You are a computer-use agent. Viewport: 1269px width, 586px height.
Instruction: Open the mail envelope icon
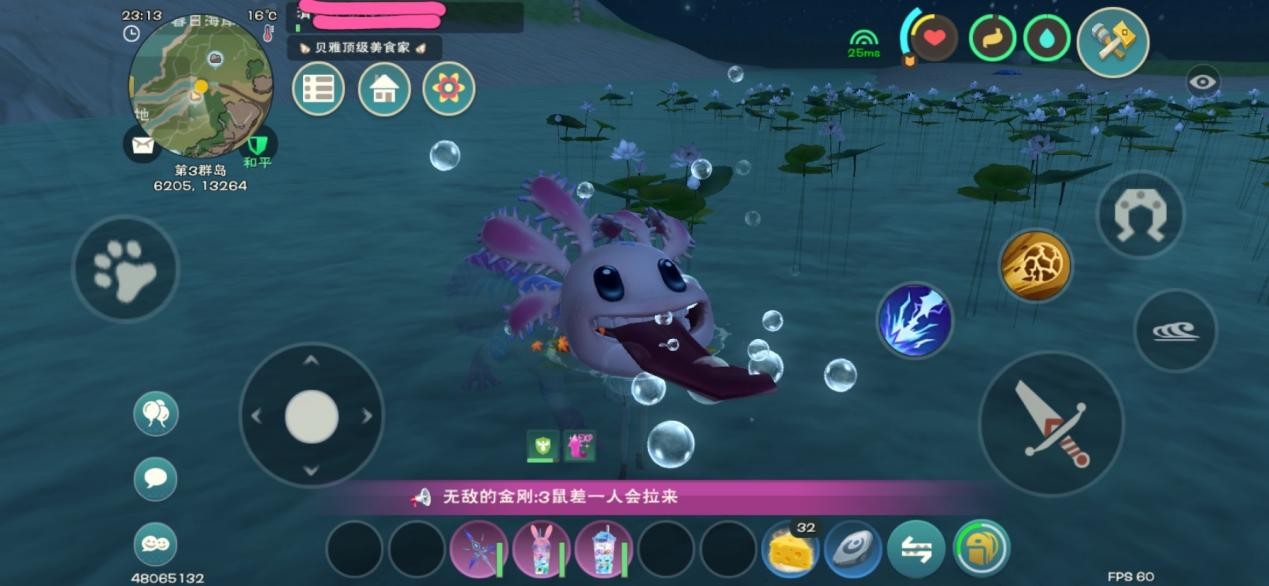[x=142, y=145]
